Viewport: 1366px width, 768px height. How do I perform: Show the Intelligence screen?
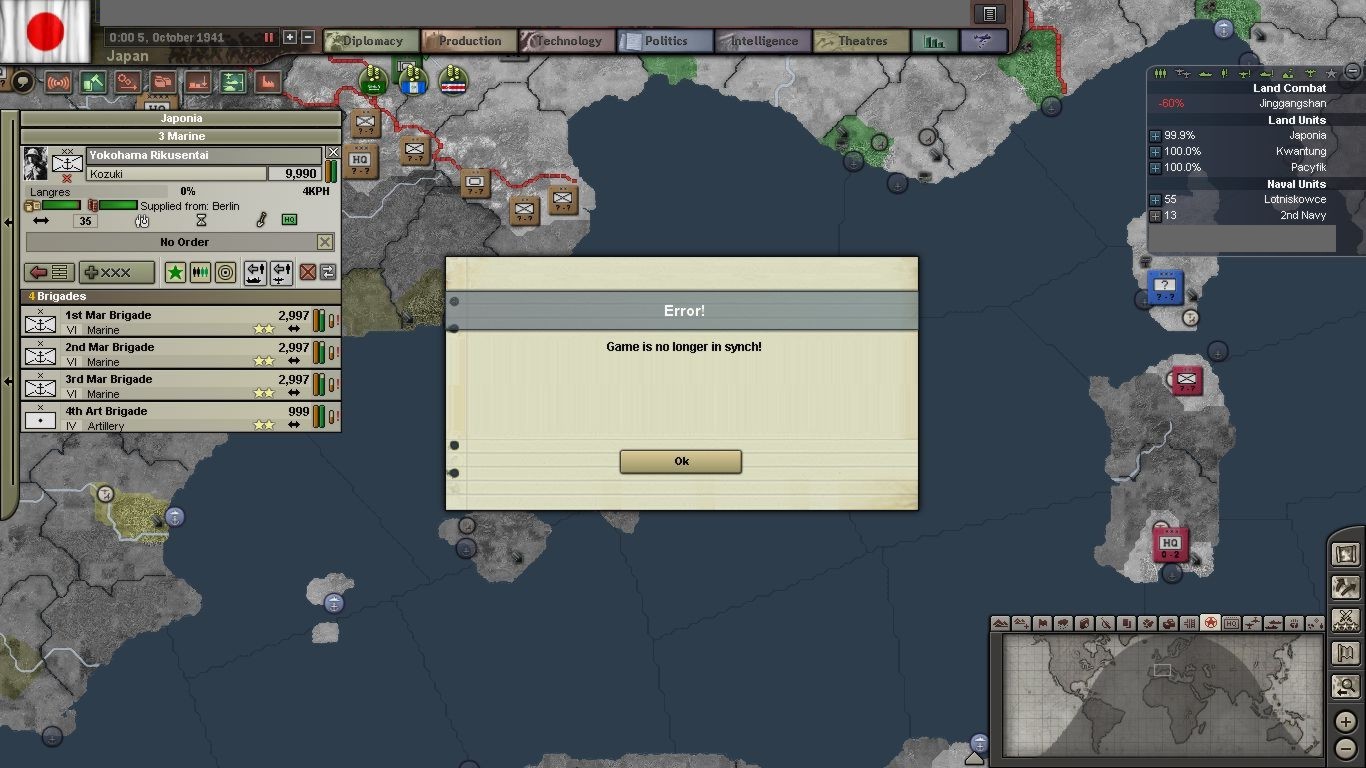762,41
